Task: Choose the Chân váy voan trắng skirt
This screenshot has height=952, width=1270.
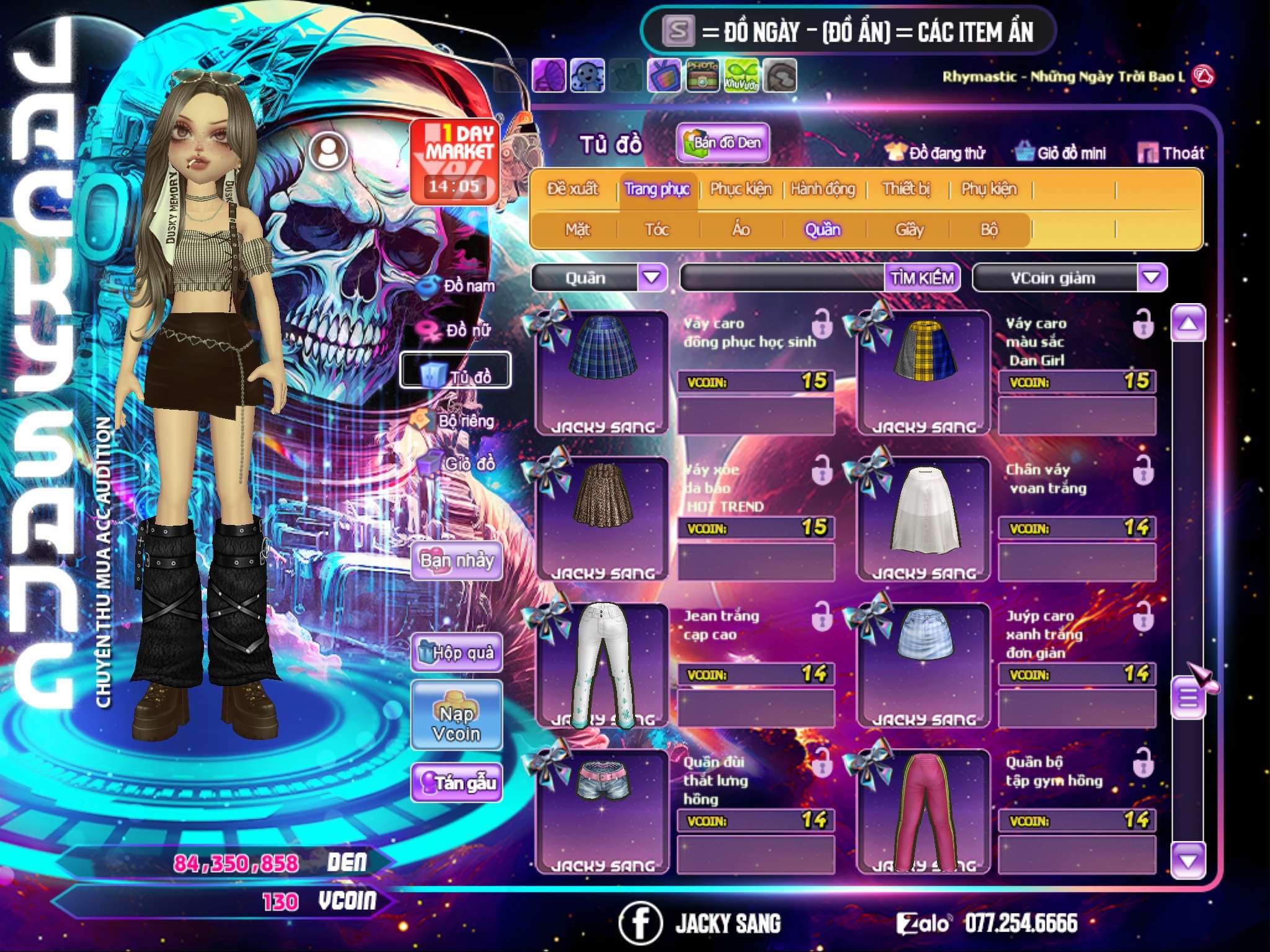Action: [x=923, y=518]
